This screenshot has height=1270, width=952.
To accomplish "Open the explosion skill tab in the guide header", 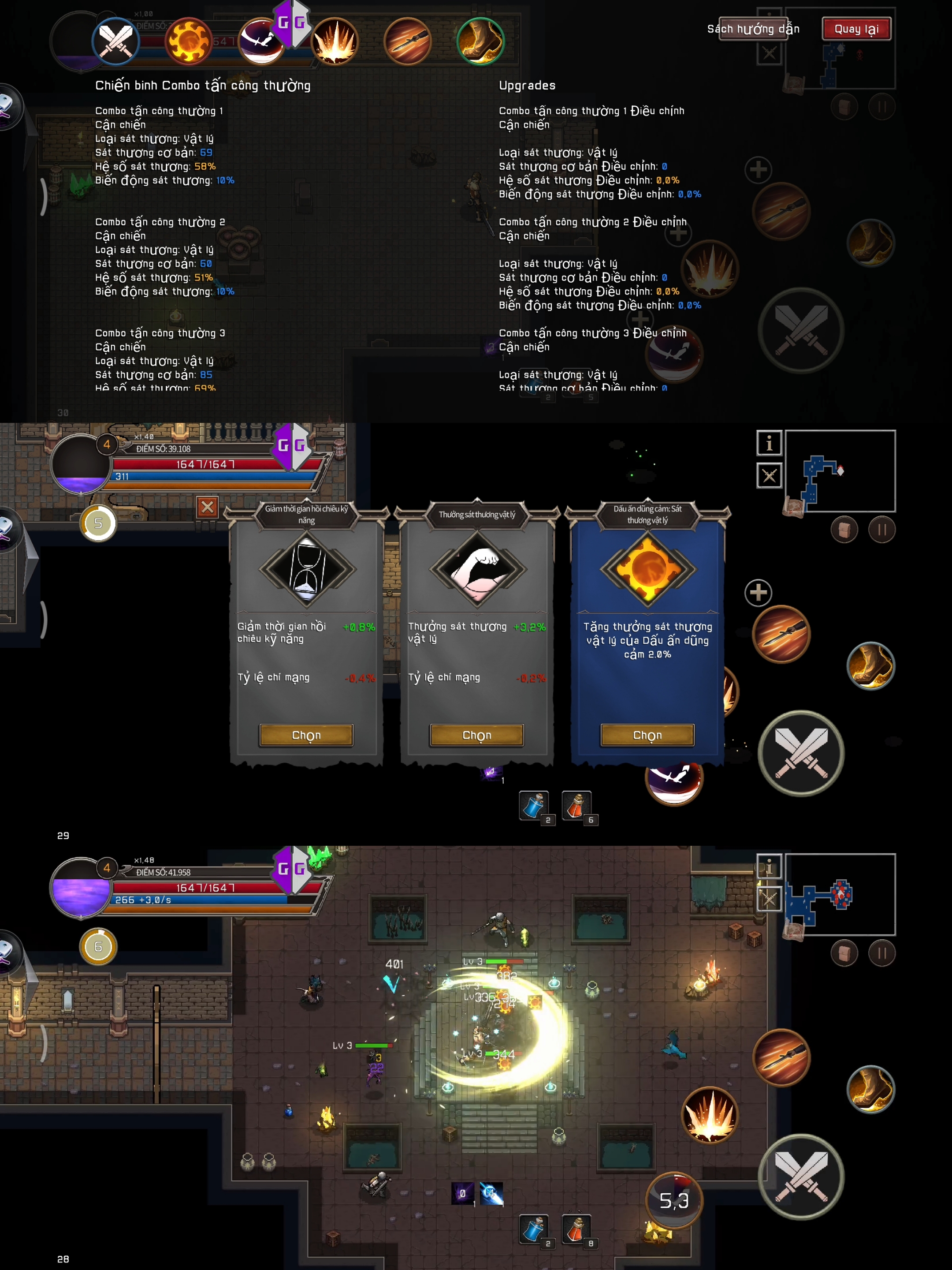I will pyautogui.click(x=335, y=41).
